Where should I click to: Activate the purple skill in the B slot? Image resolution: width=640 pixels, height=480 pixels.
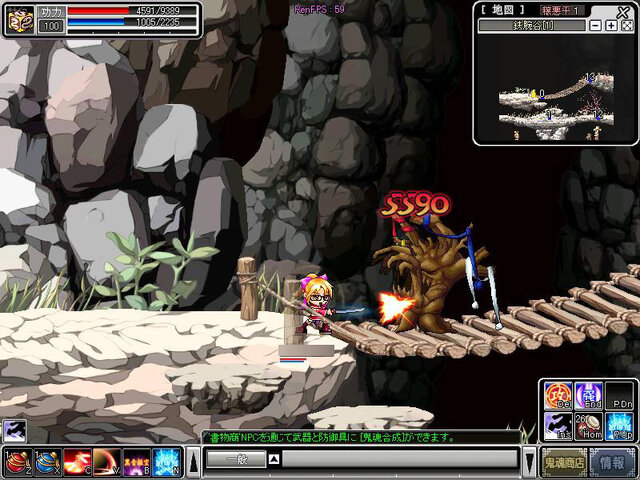(137, 461)
